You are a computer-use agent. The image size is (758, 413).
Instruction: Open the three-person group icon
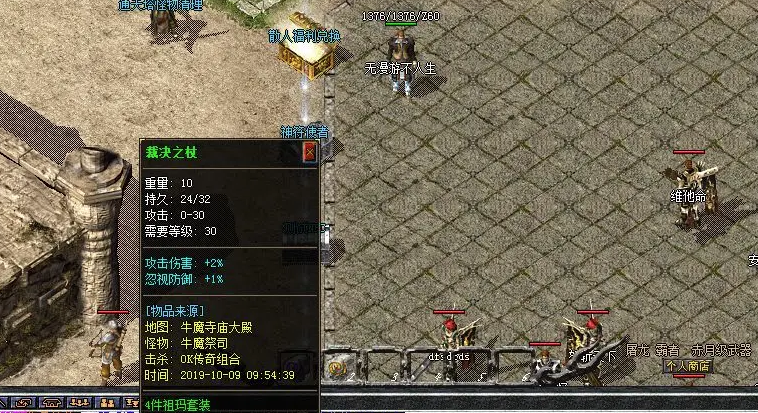tap(79, 402)
